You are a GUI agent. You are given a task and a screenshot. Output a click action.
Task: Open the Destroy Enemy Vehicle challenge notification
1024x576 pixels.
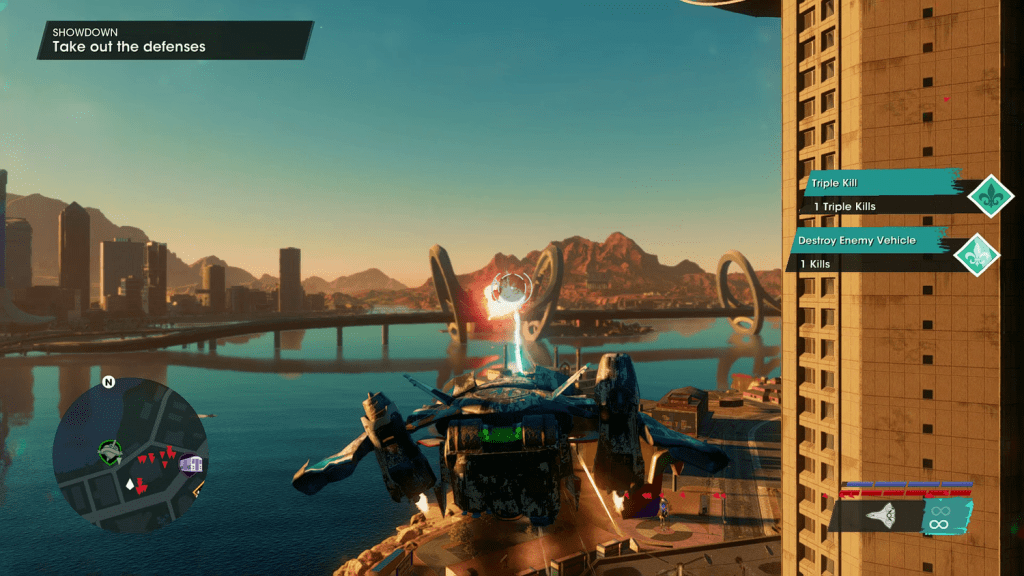click(x=872, y=251)
